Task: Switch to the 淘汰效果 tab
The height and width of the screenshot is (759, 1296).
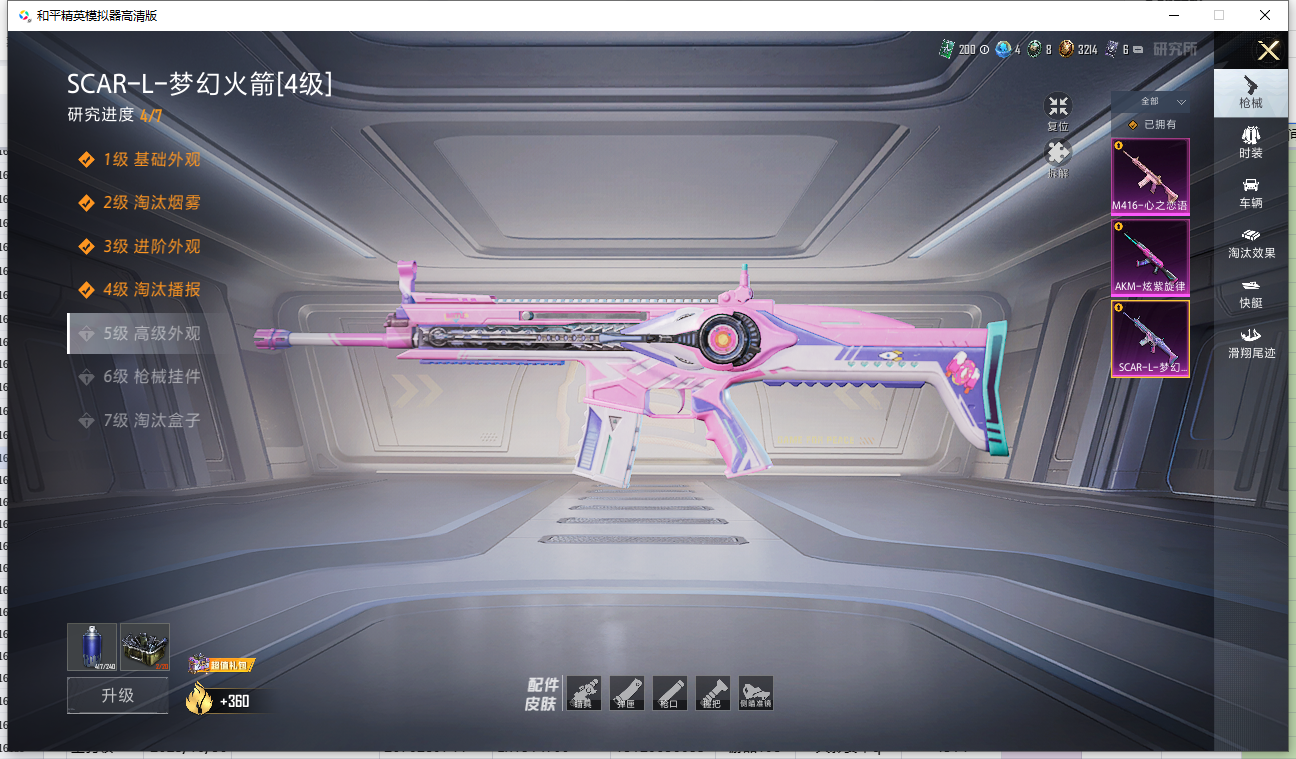Action: tap(1250, 243)
